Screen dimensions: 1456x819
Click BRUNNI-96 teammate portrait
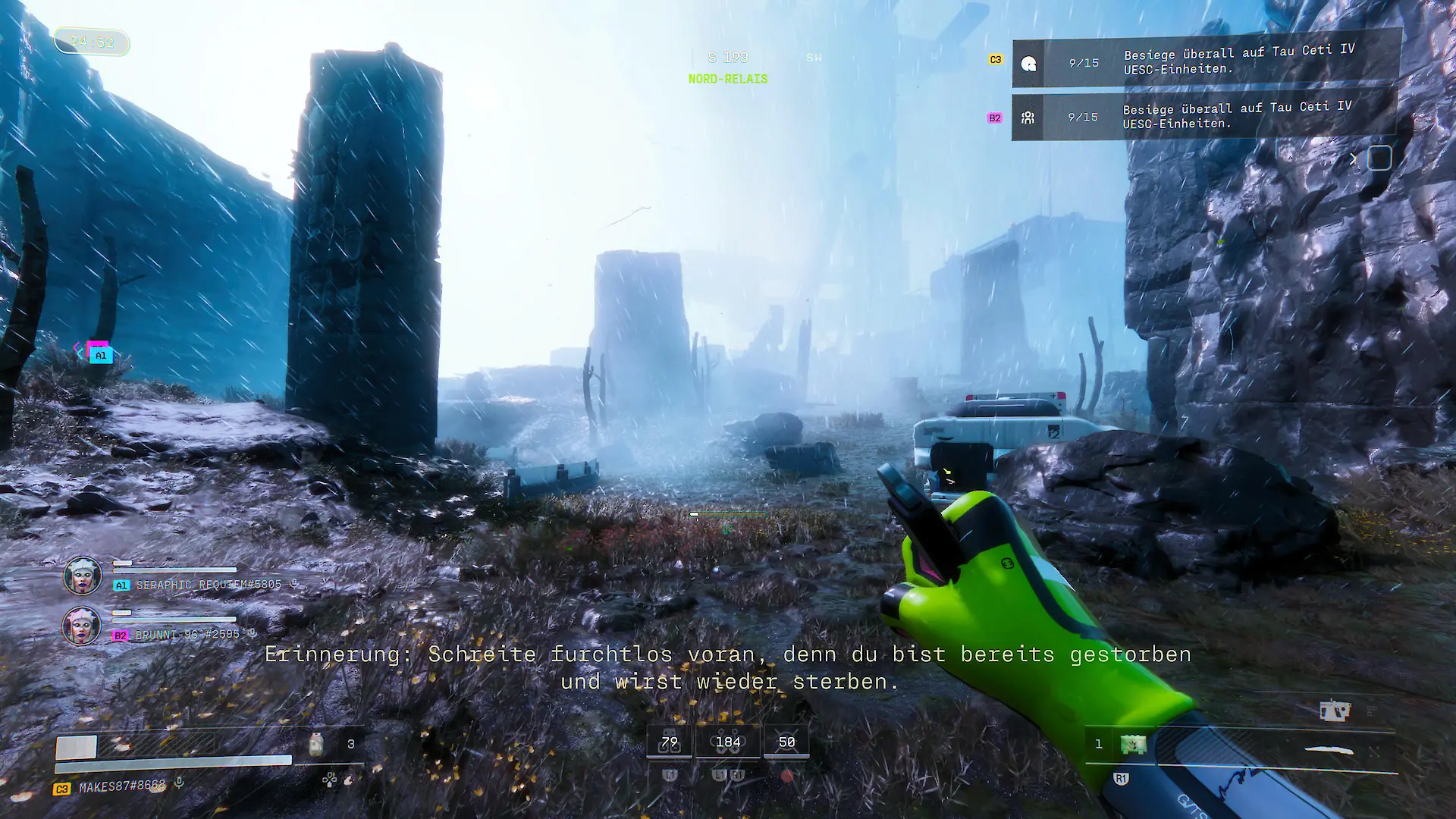pos(81,626)
